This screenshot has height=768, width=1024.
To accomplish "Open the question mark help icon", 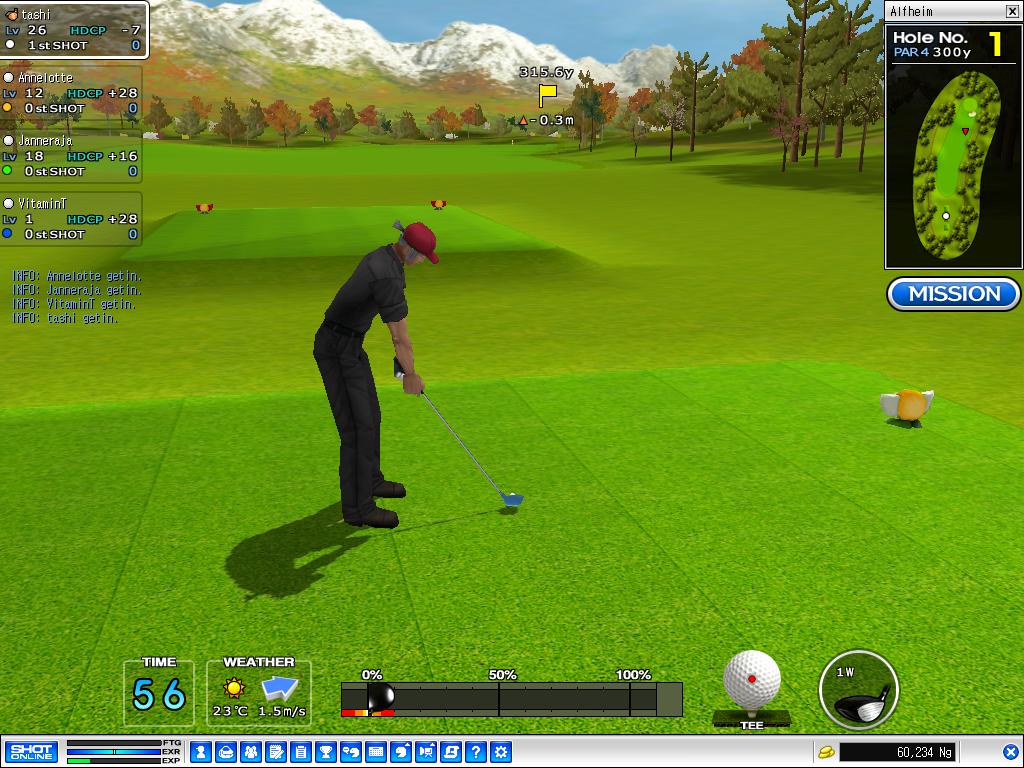I will click(x=477, y=752).
